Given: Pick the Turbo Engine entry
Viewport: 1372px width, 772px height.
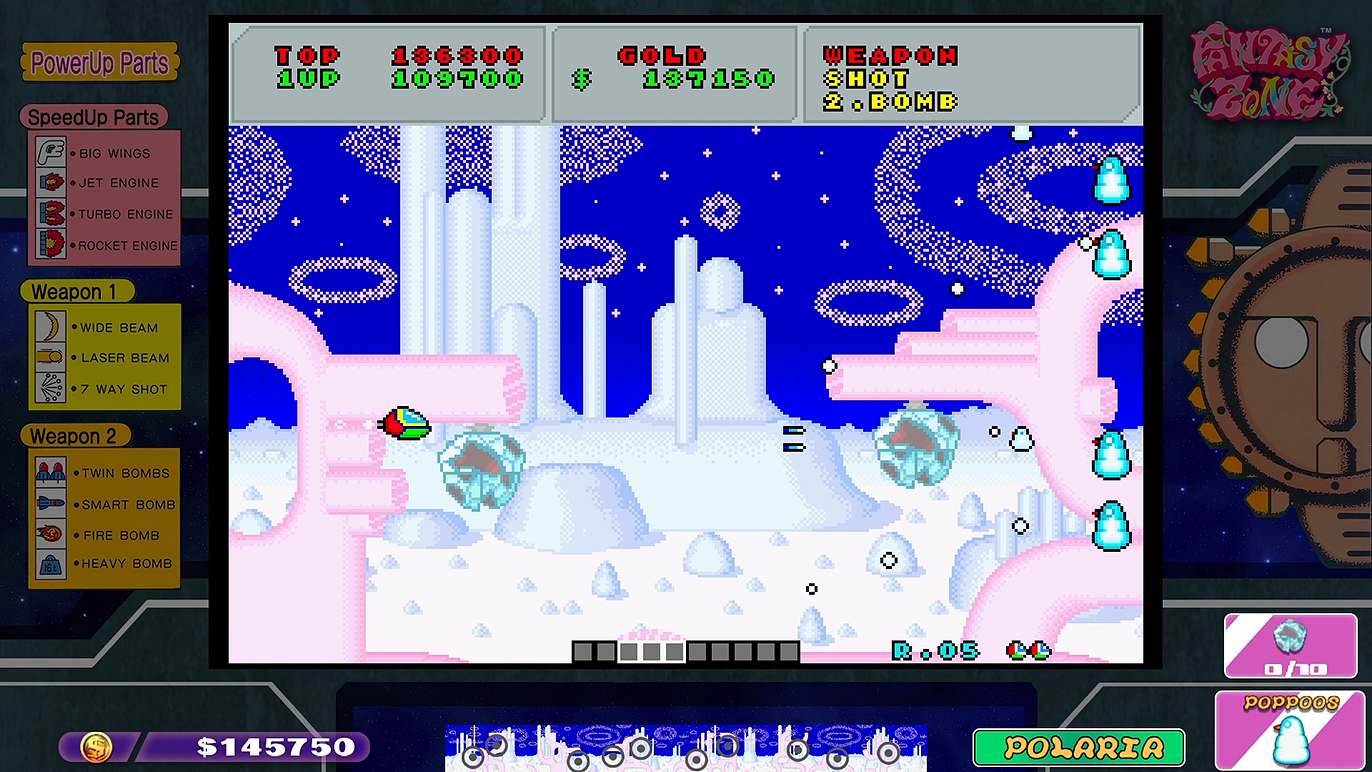Looking at the screenshot, I should pyautogui.click(x=103, y=214).
